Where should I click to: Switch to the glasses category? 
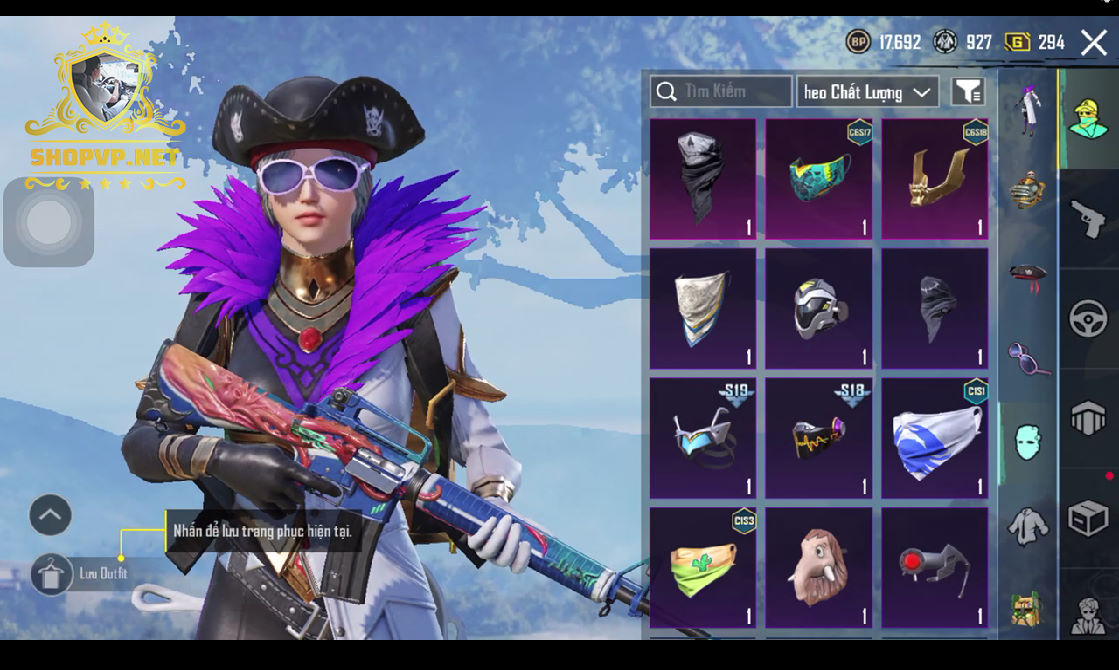tap(1028, 357)
